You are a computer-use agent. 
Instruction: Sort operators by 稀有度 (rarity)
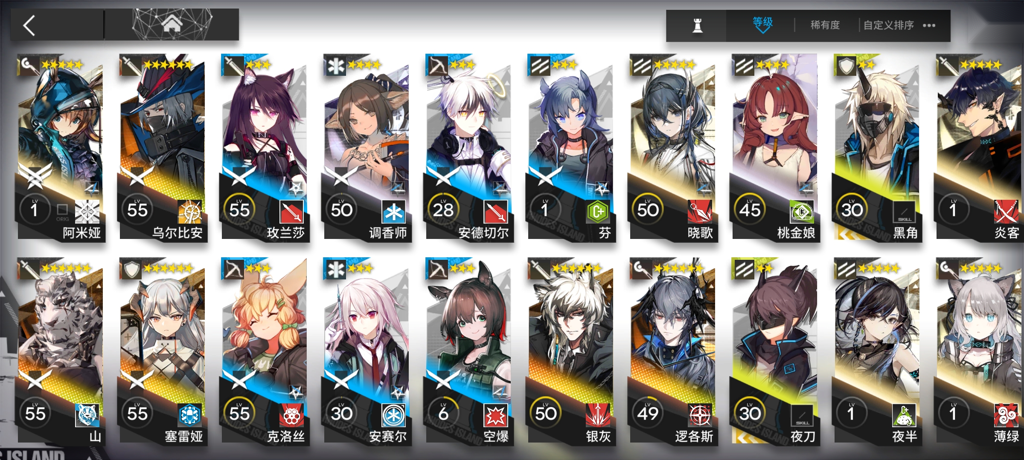pyautogui.click(x=825, y=26)
